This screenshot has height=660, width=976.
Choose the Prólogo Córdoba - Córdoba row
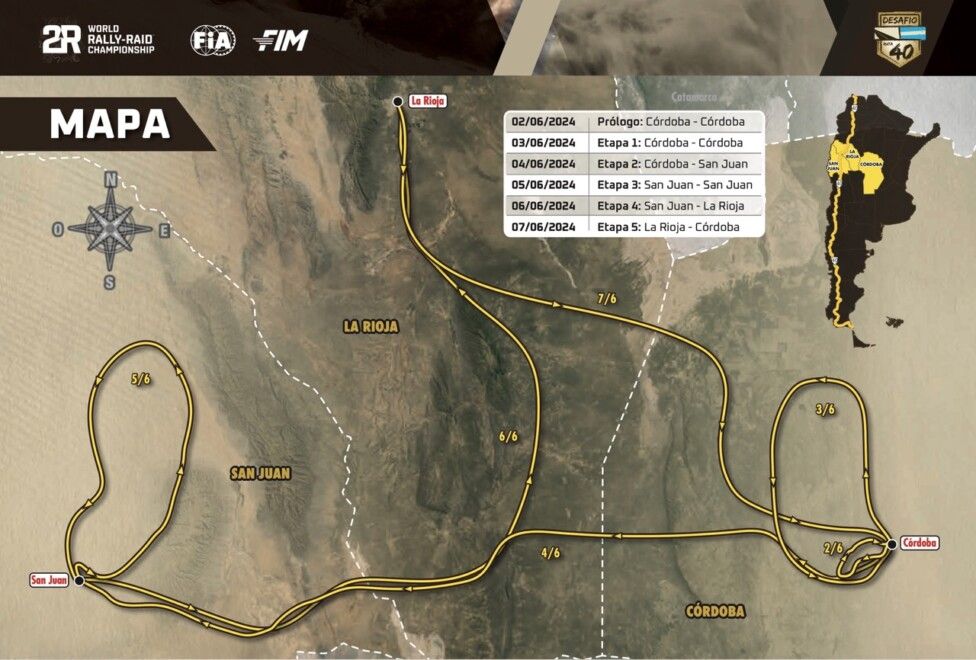pos(635,121)
